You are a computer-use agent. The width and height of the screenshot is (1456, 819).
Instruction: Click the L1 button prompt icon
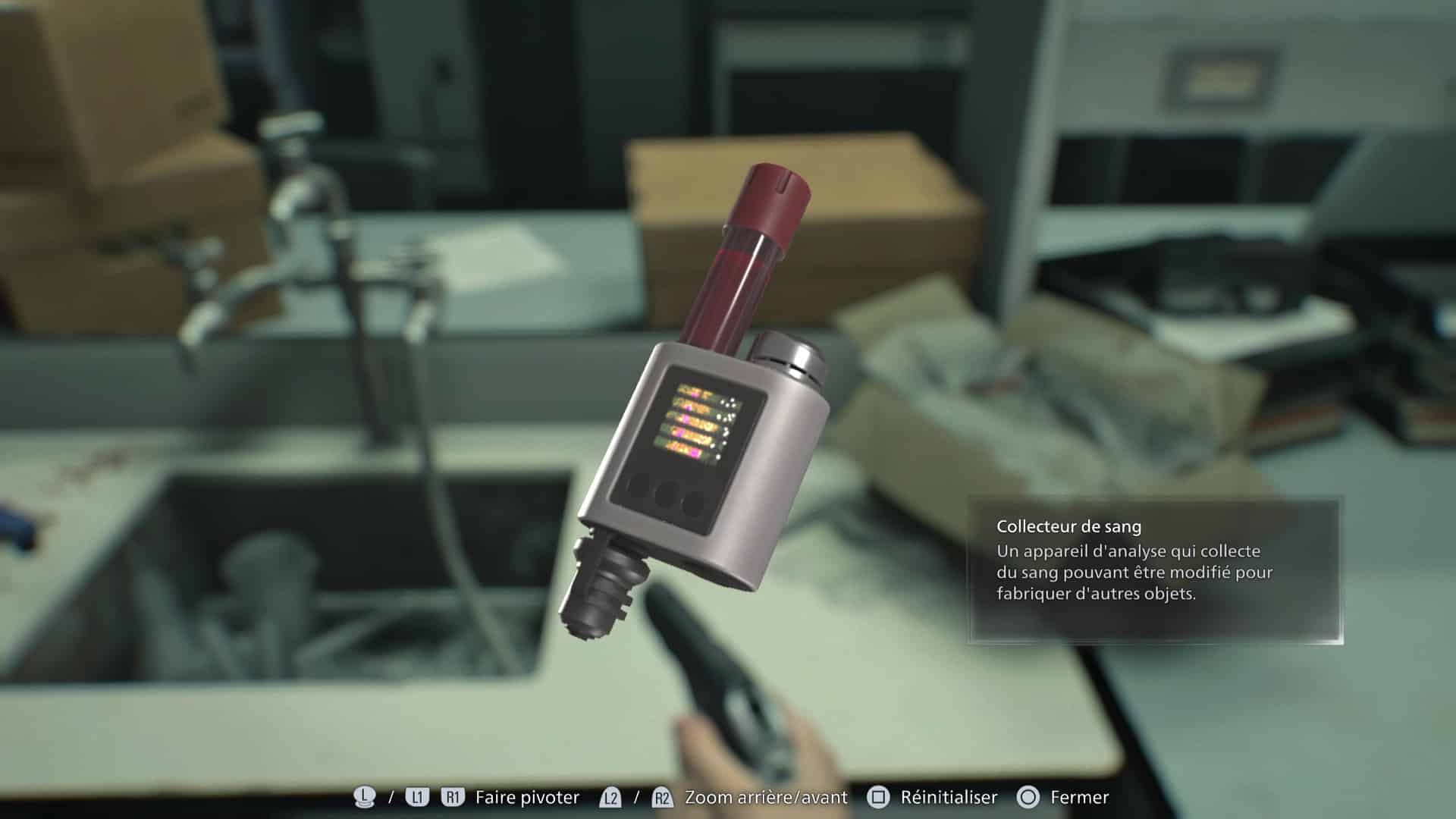tap(417, 797)
